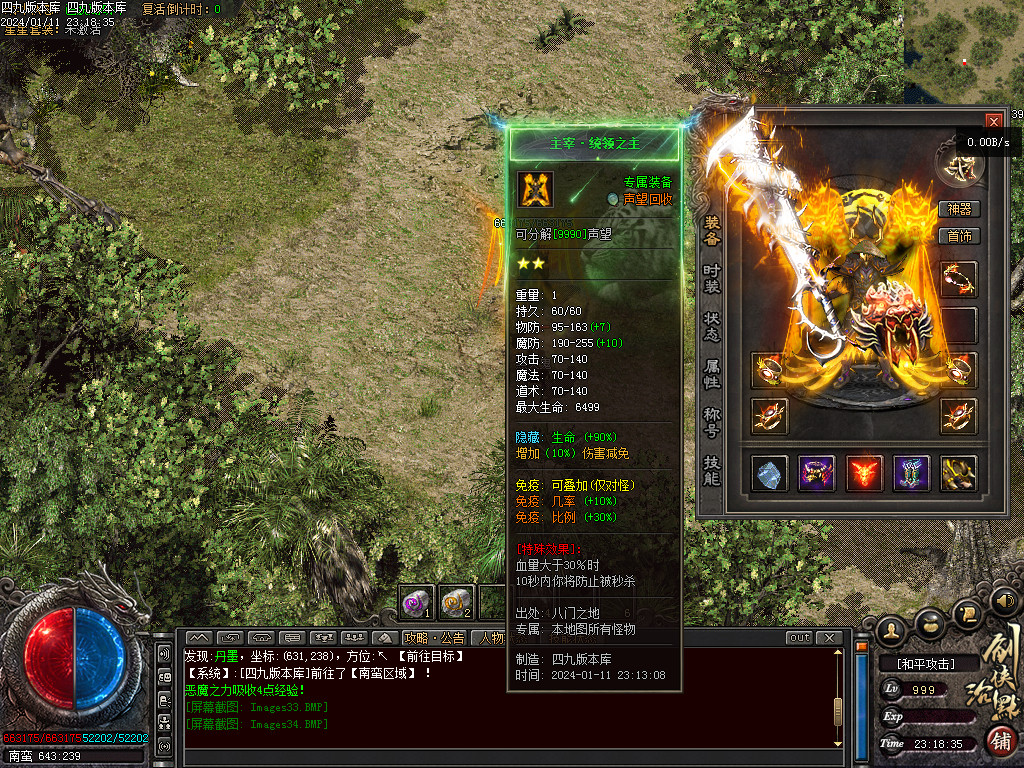Switch to the 状态 status tab
The width and height of the screenshot is (1024, 768).
click(712, 326)
